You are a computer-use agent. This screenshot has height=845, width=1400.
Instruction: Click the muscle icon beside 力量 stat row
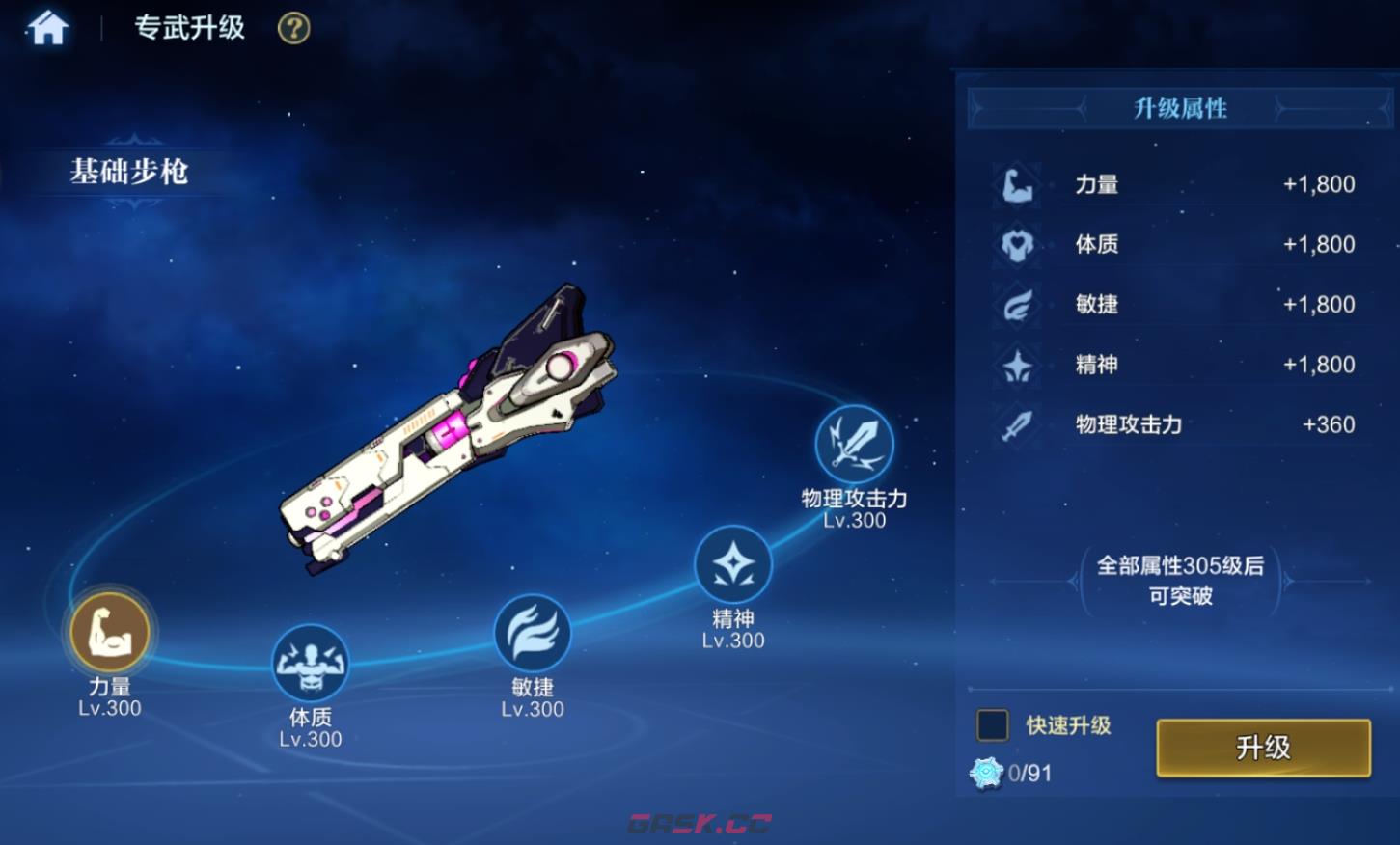point(1014,183)
